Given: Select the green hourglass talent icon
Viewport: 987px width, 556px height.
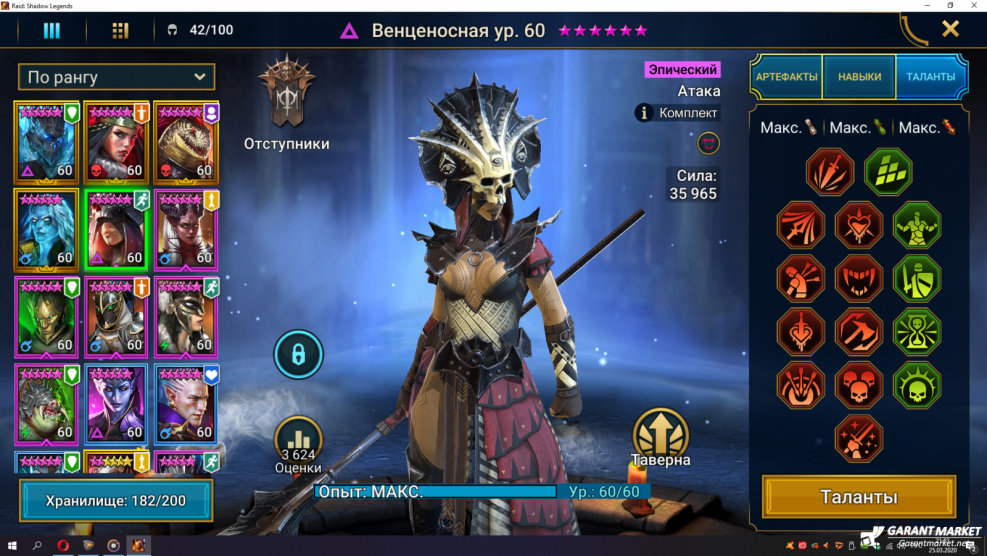Looking at the screenshot, I should click(917, 332).
